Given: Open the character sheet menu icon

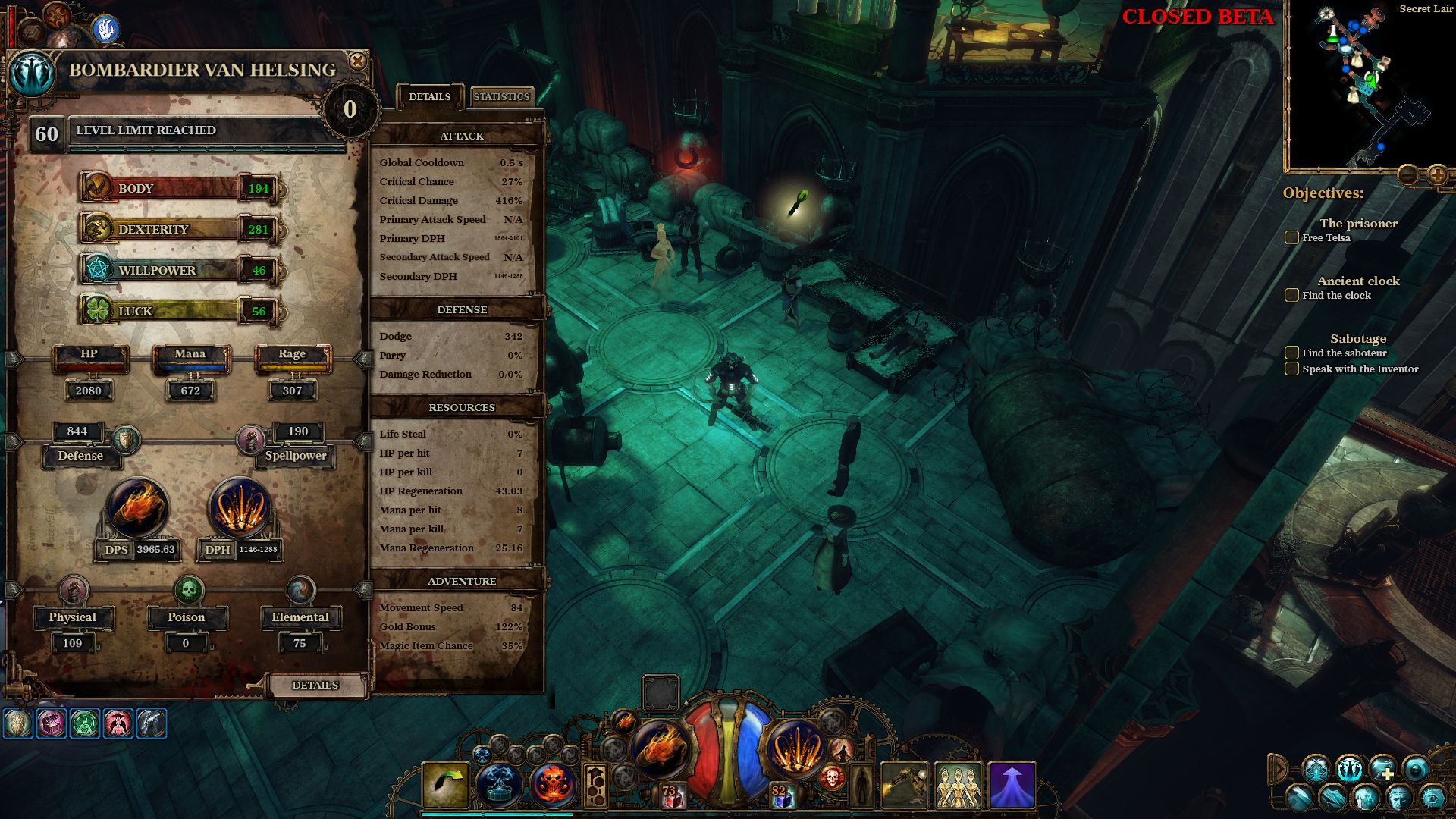Looking at the screenshot, I should [1351, 769].
